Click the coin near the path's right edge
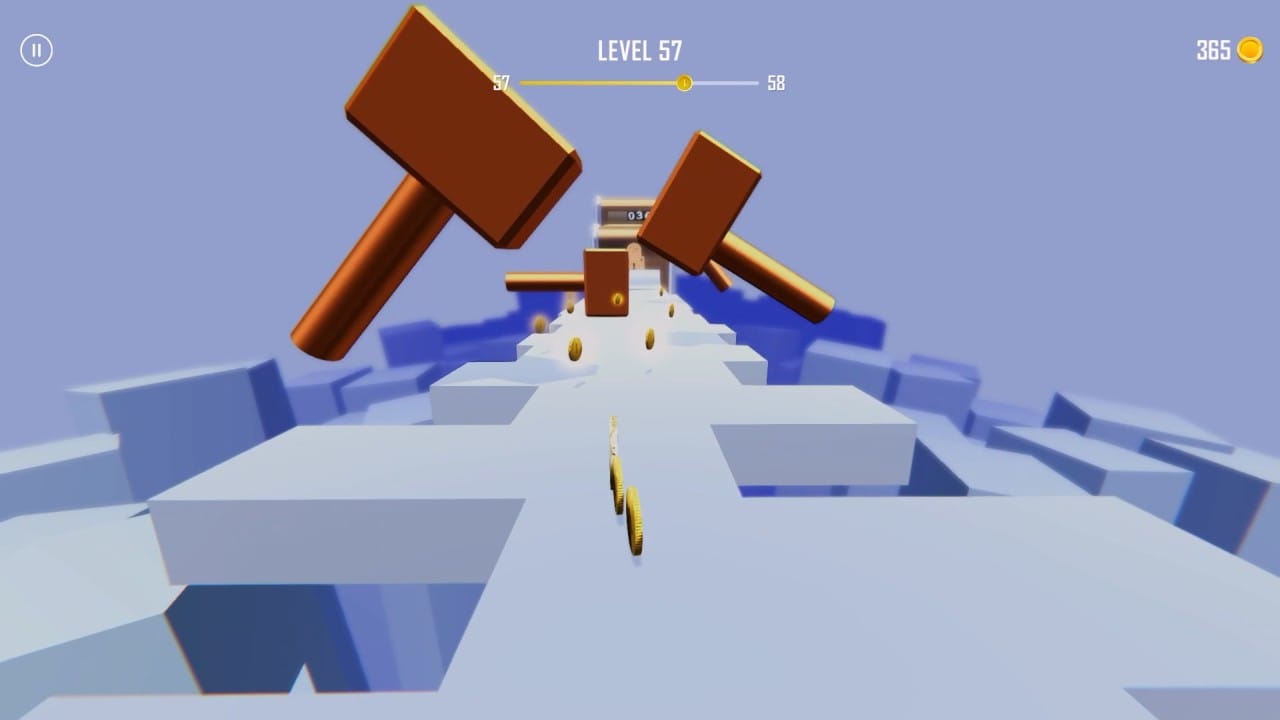Viewport: 1280px width, 720px height. pos(669,310)
